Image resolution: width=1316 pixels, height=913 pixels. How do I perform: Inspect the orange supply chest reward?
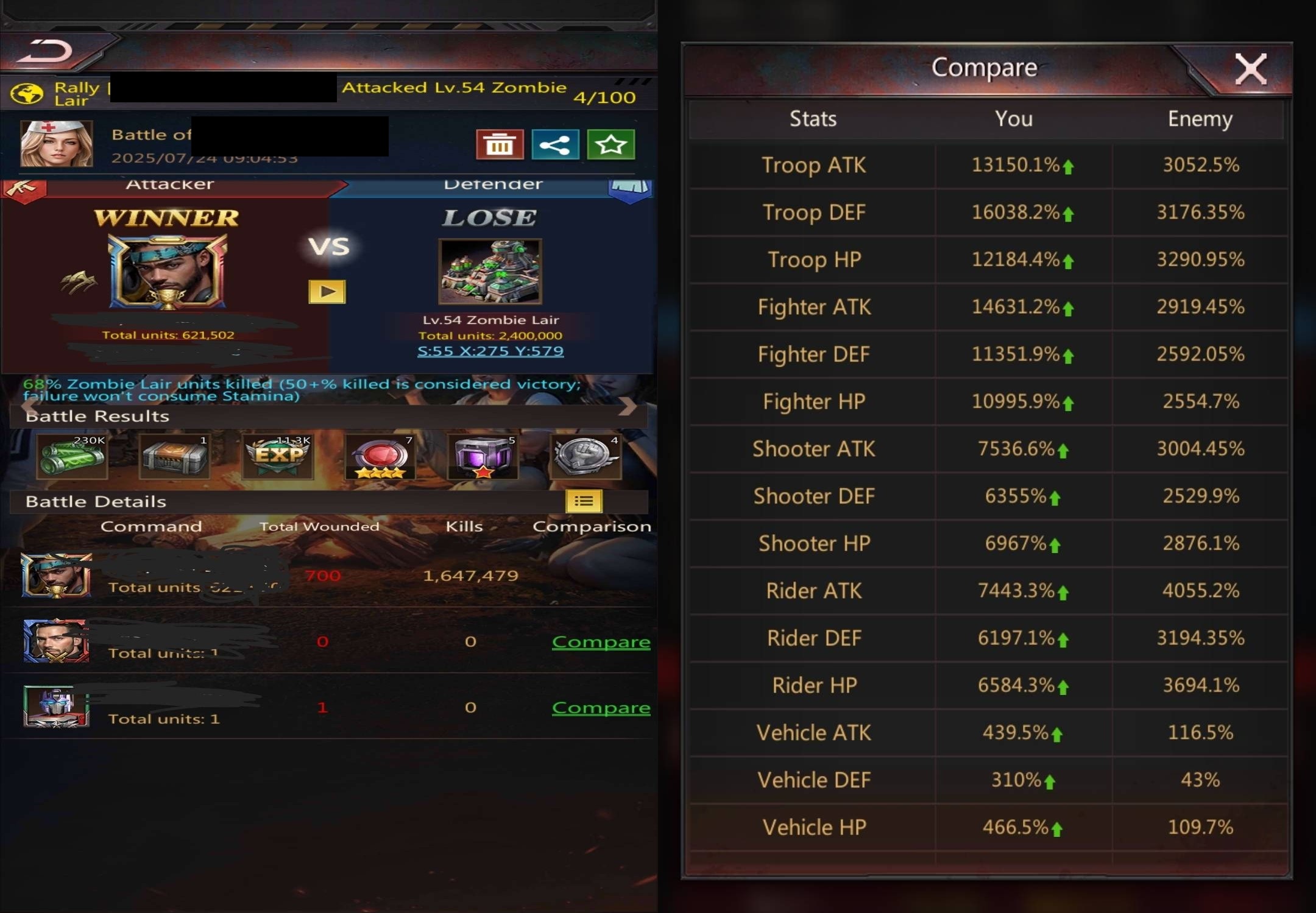[175, 457]
